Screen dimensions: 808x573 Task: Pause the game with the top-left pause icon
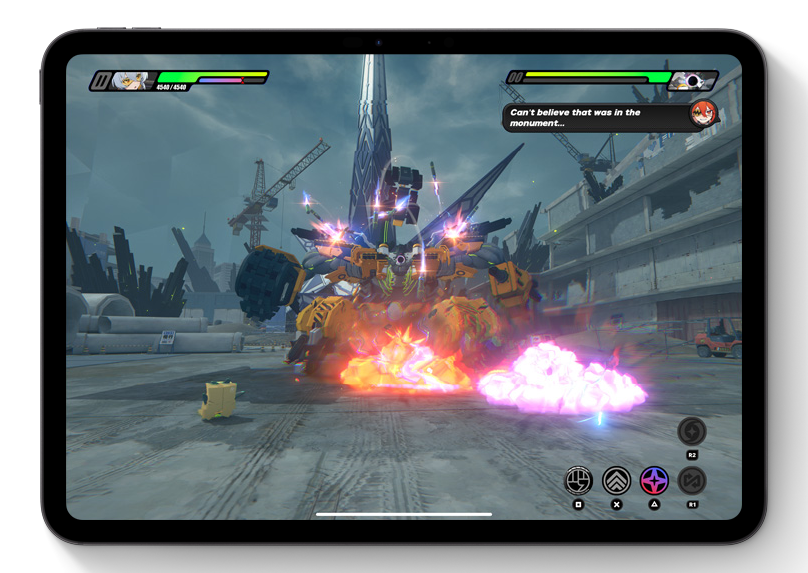tap(100, 81)
